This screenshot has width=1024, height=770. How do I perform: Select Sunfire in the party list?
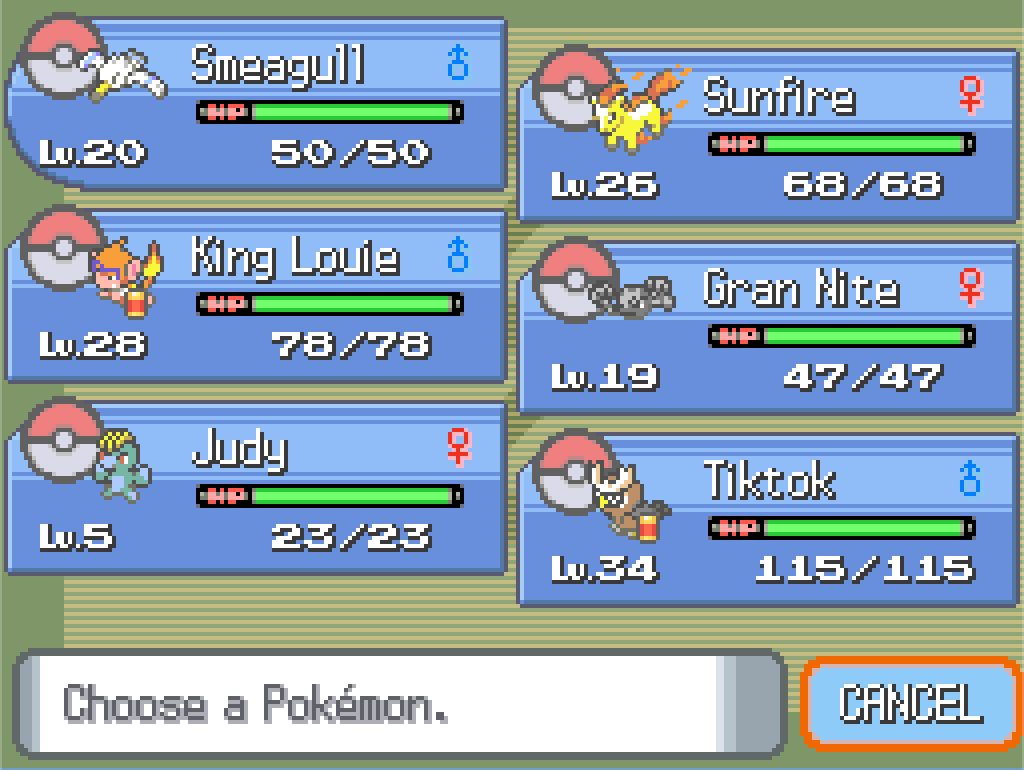click(768, 136)
